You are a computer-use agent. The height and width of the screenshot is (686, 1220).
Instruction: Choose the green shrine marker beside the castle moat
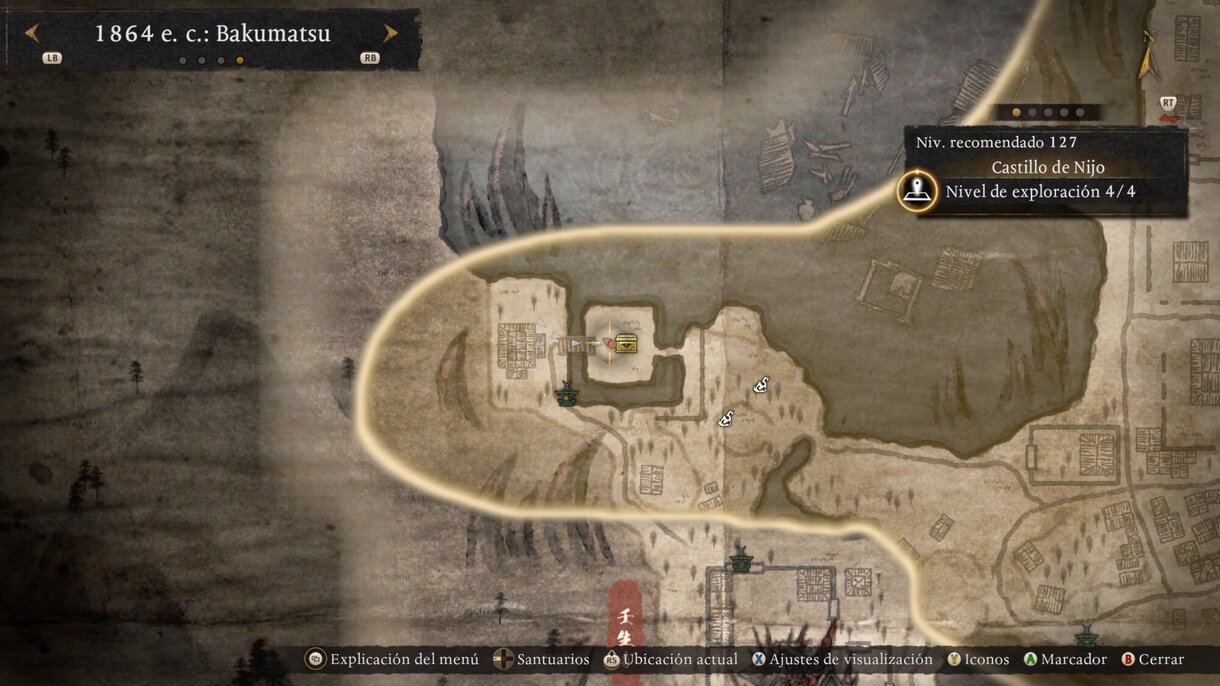pyautogui.click(x=568, y=394)
